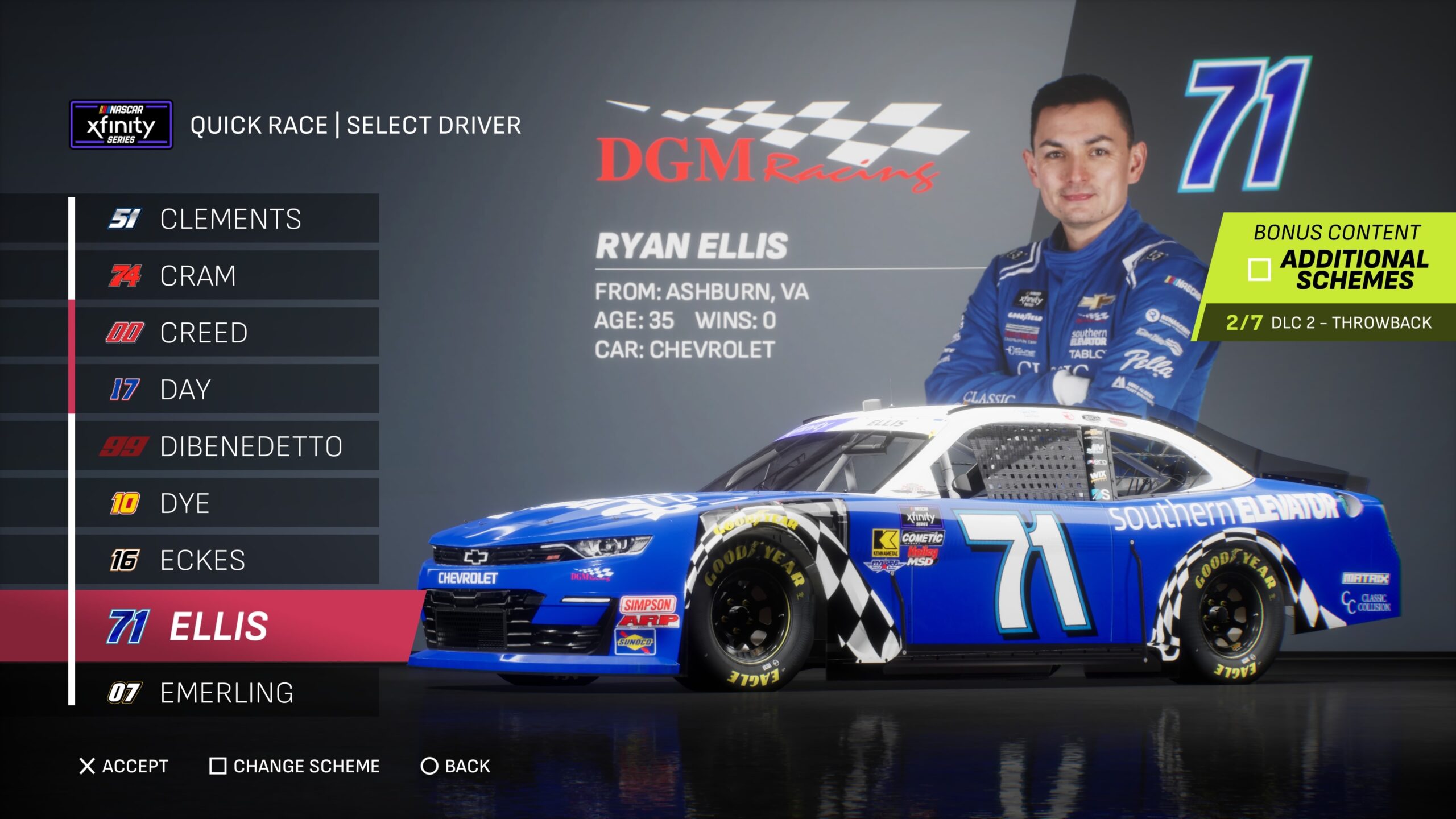1456x819 pixels.
Task: Select Day number 17 entry
Action: click(x=227, y=390)
